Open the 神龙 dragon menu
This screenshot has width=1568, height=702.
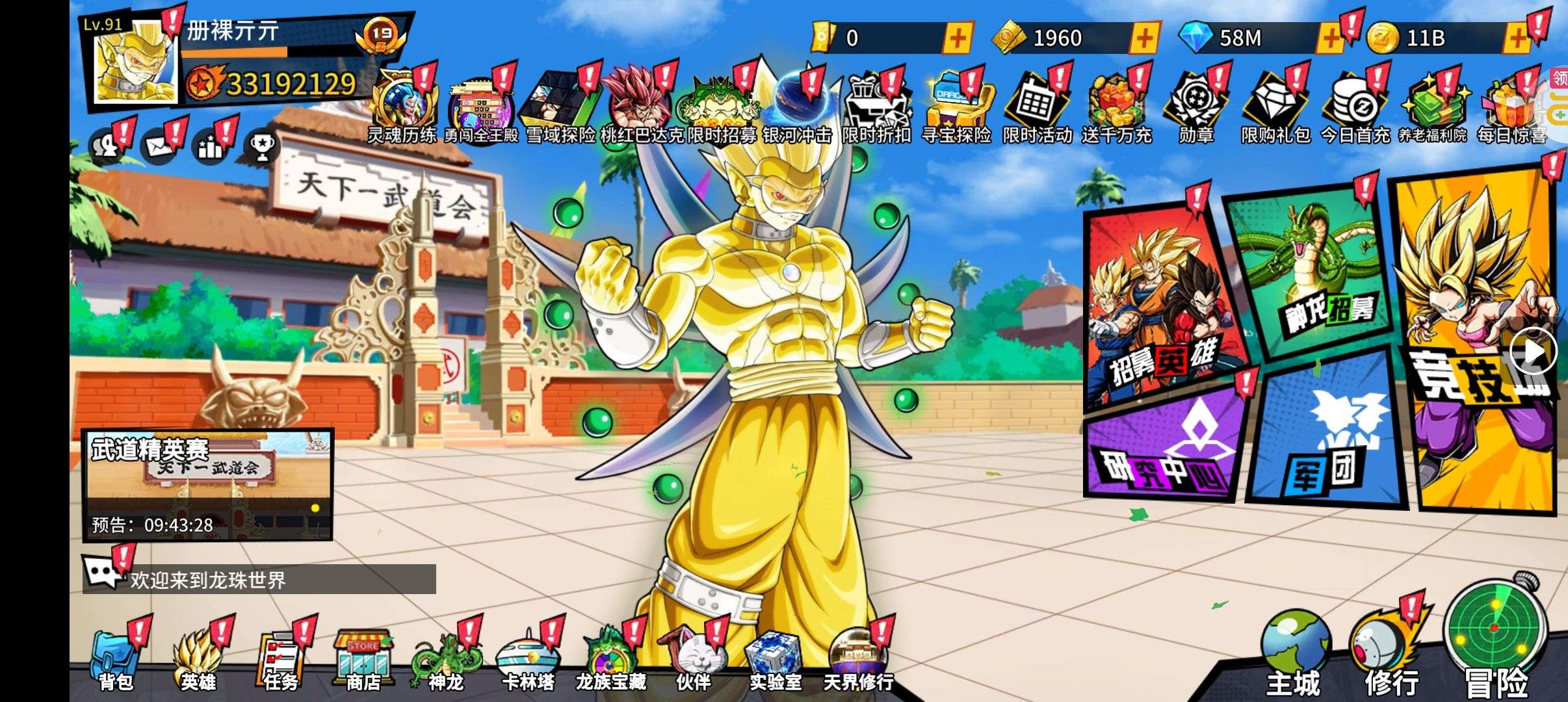click(446, 660)
